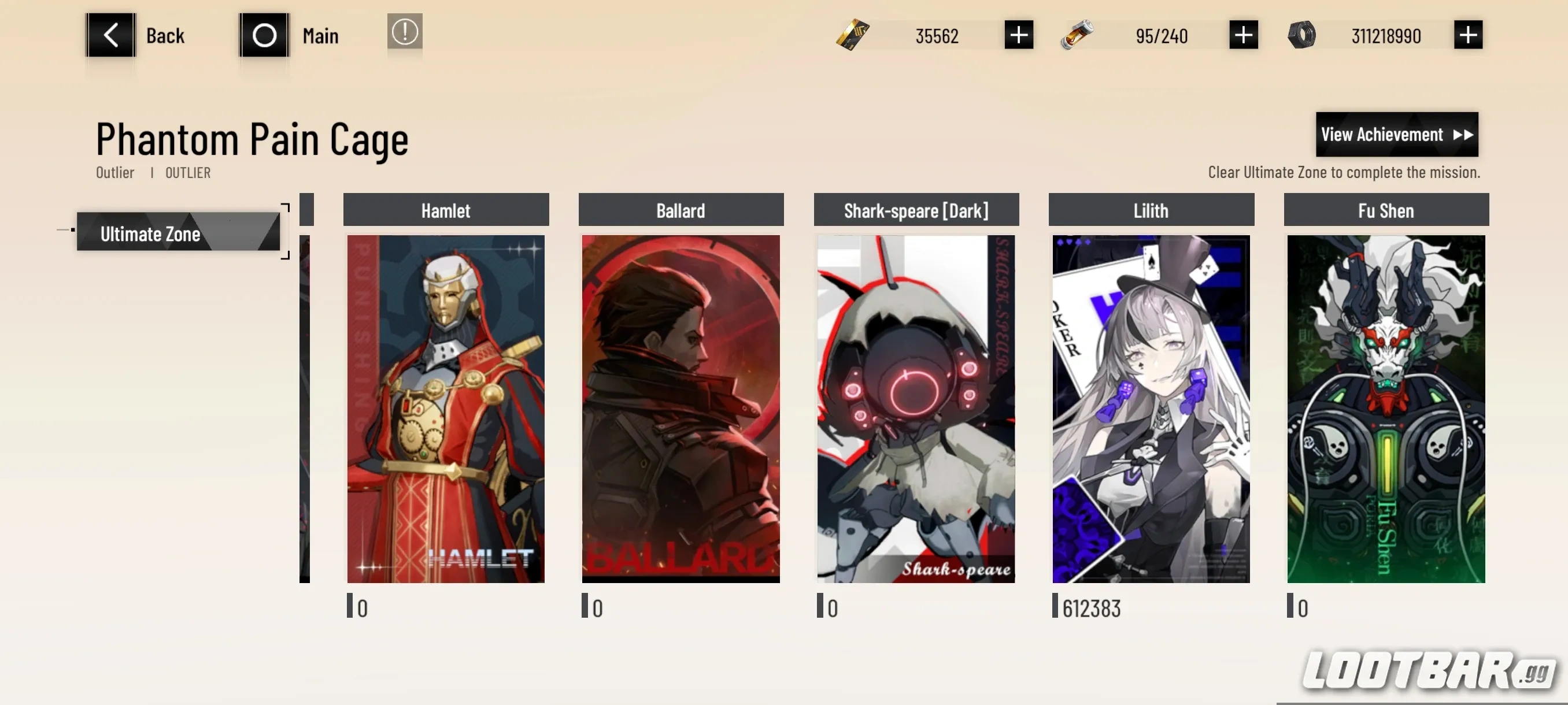Choose the Lilith boss card
Image resolution: width=1568 pixels, height=705 pixels.
pyautogui.click(x=1151, y=408)
